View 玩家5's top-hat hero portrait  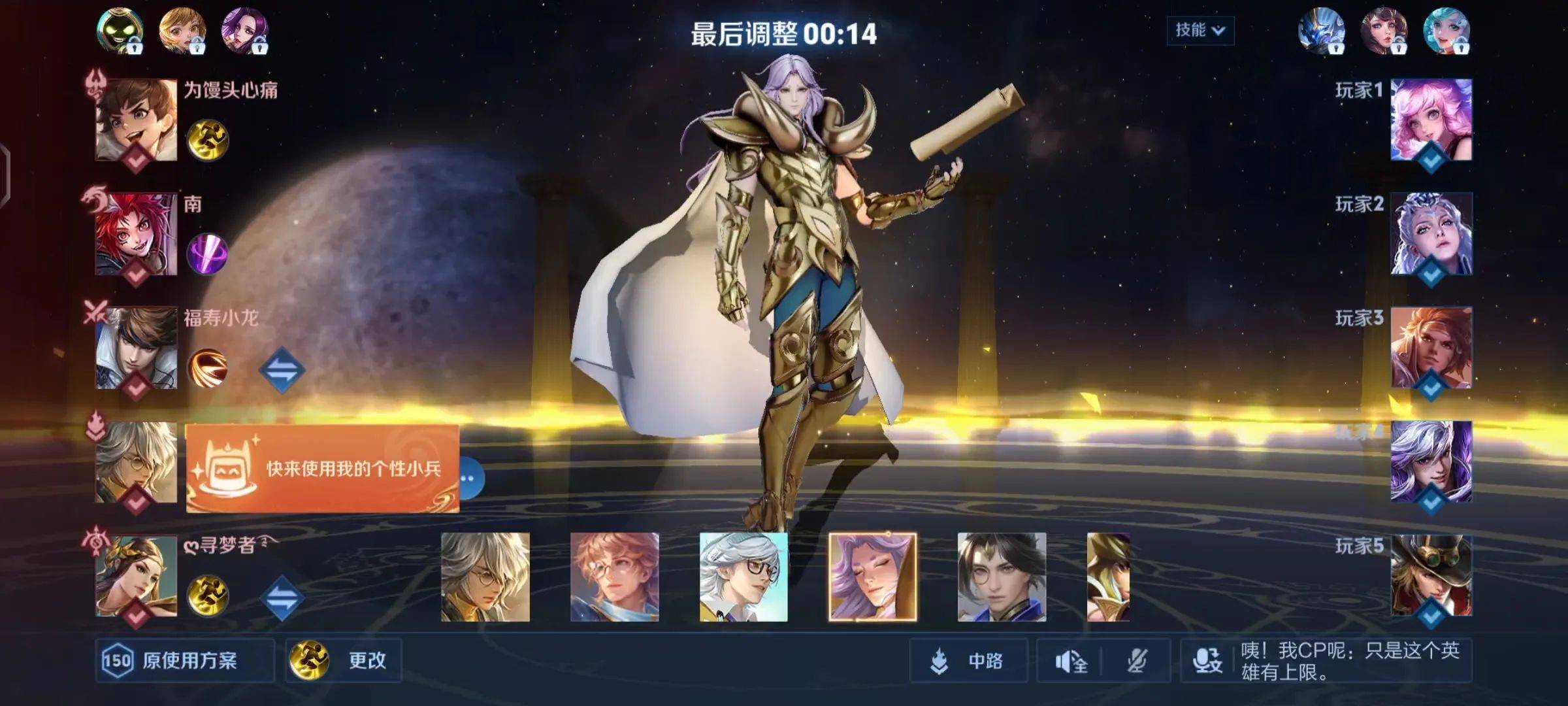point(1431,575)
